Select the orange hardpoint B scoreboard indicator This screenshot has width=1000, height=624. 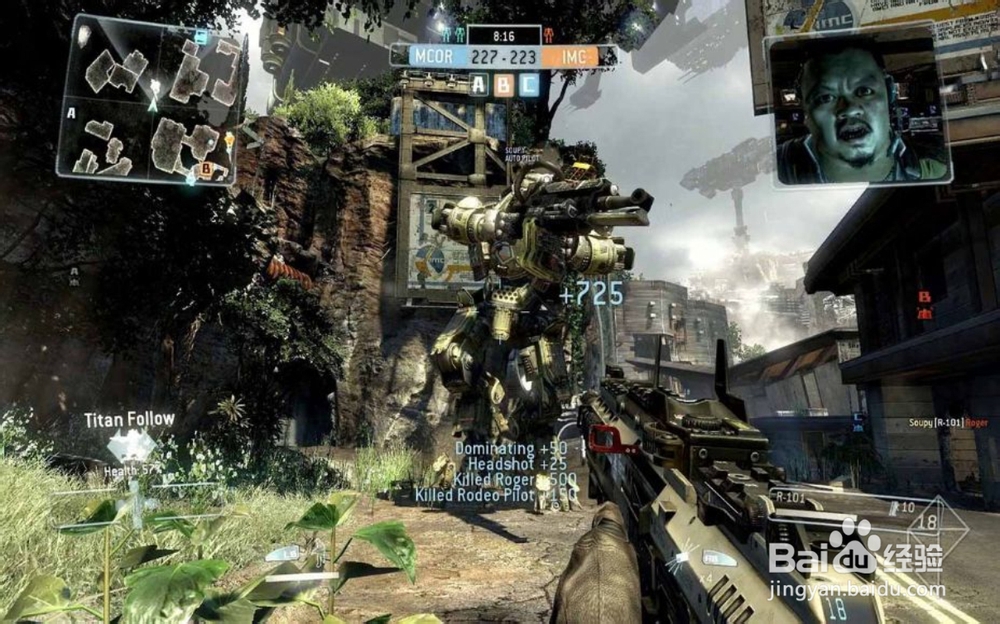coord(504,85)
